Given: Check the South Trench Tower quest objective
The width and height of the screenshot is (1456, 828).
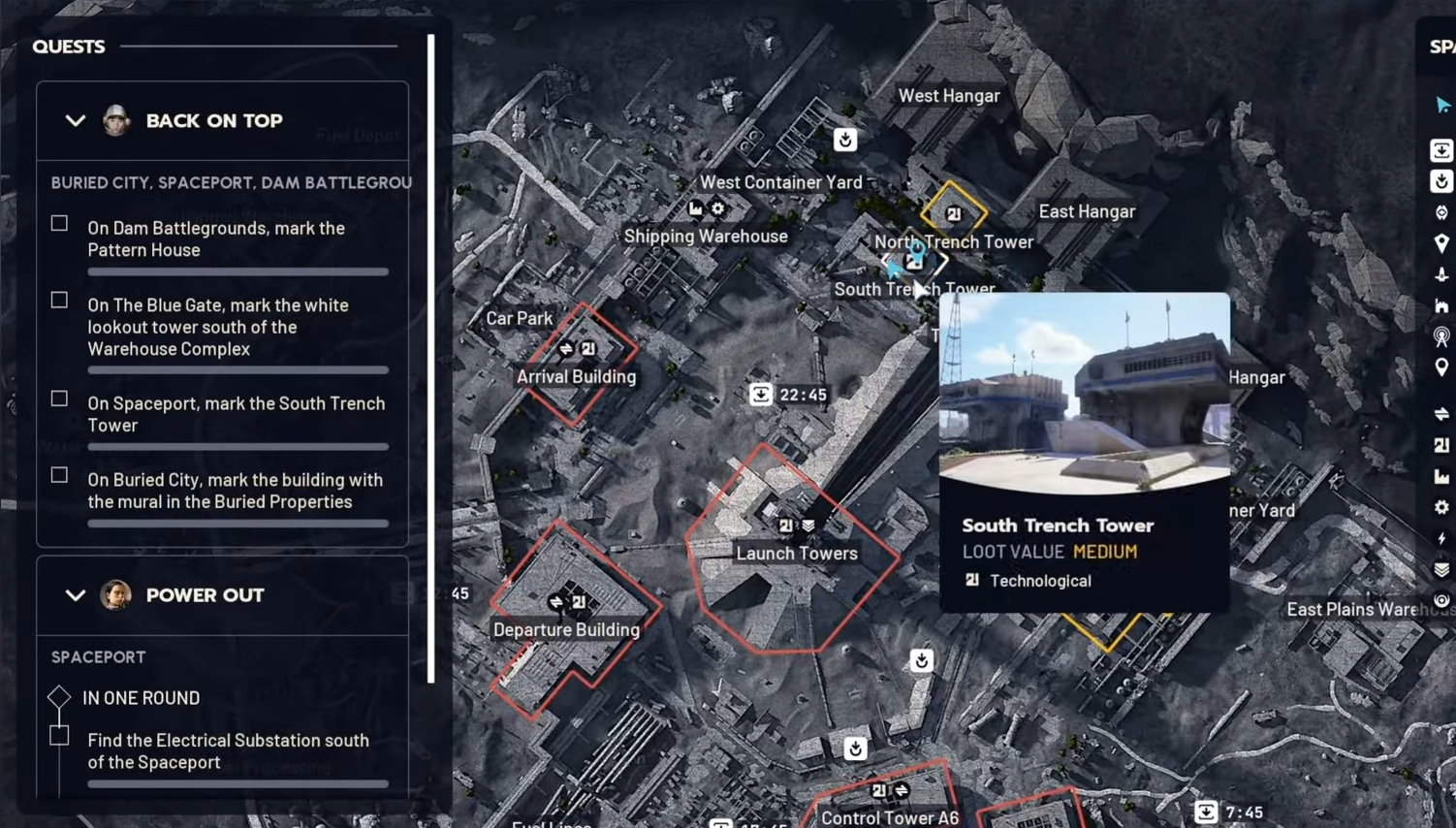Looking at the screenshot, I should click(58, 398).
